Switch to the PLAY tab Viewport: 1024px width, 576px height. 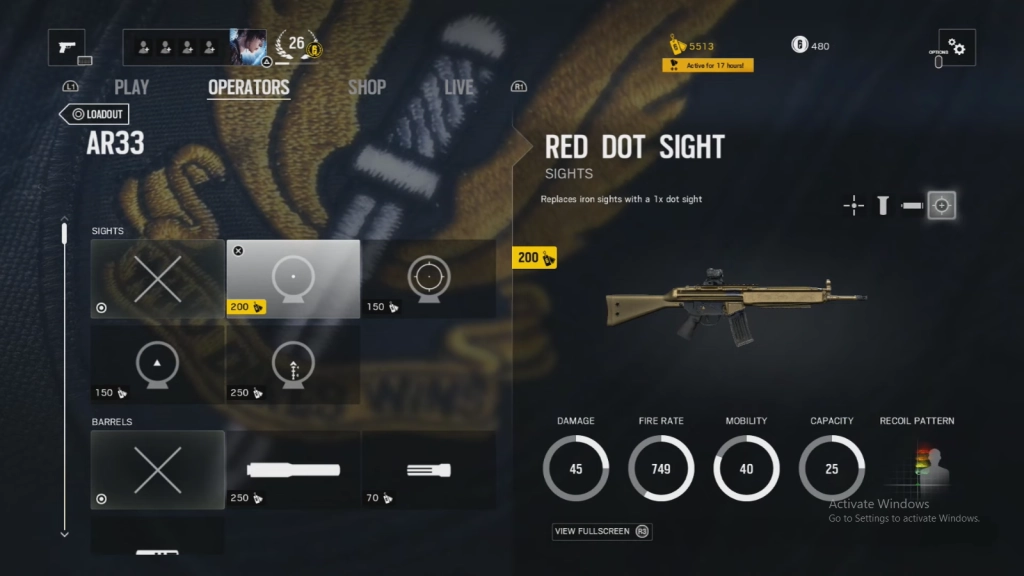tap(132, 88)
